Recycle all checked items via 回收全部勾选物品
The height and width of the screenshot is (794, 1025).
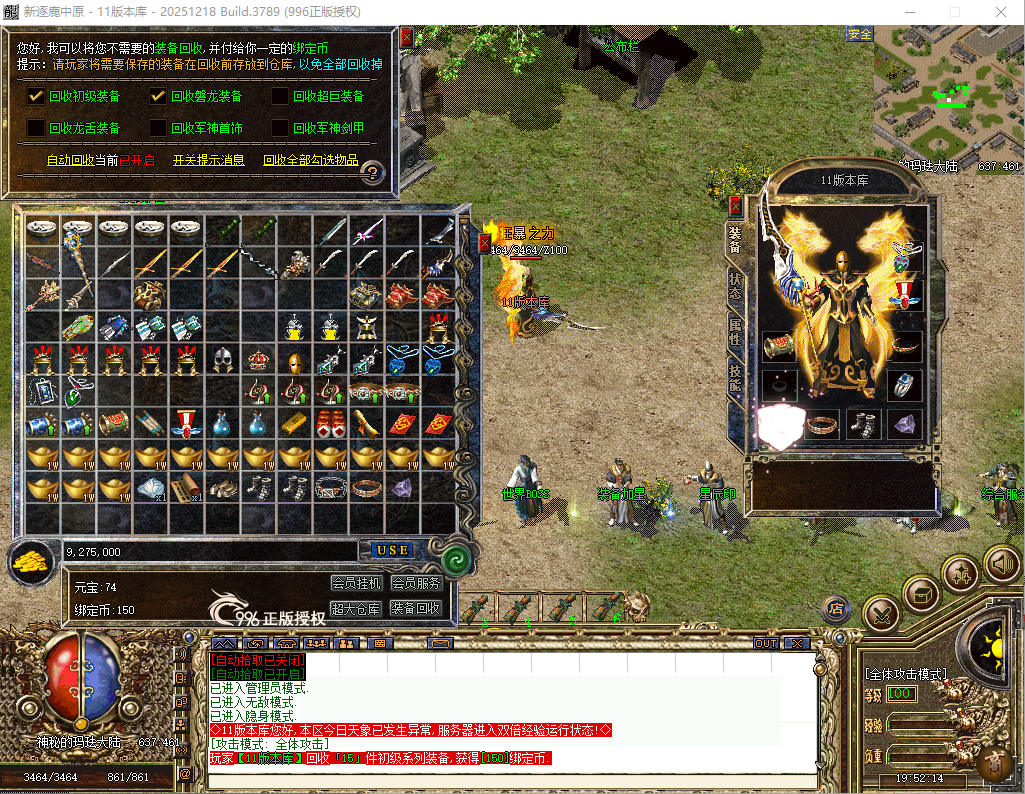tap(310, 160)
